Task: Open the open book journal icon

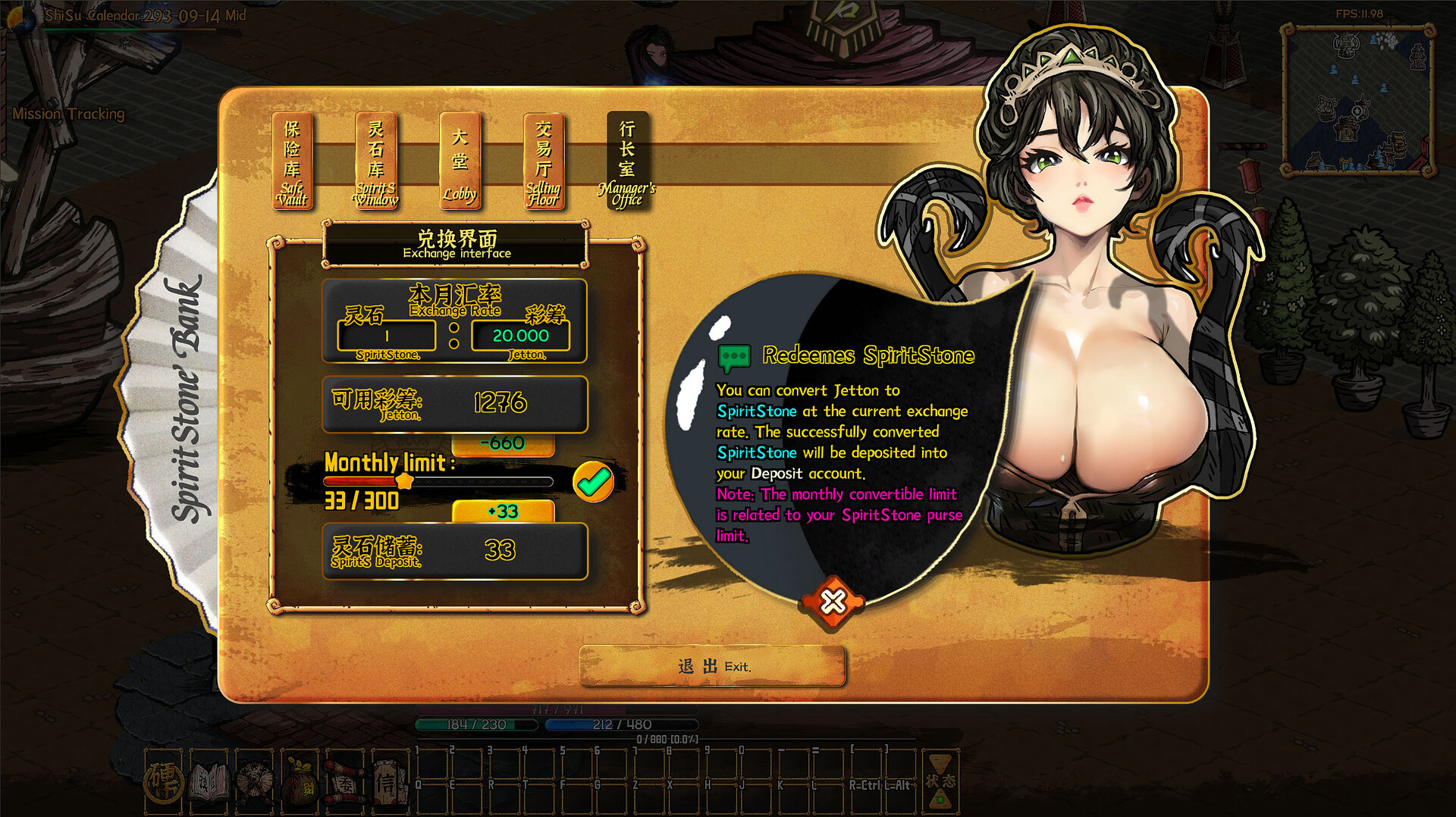Action: click(x=209, y=782)
